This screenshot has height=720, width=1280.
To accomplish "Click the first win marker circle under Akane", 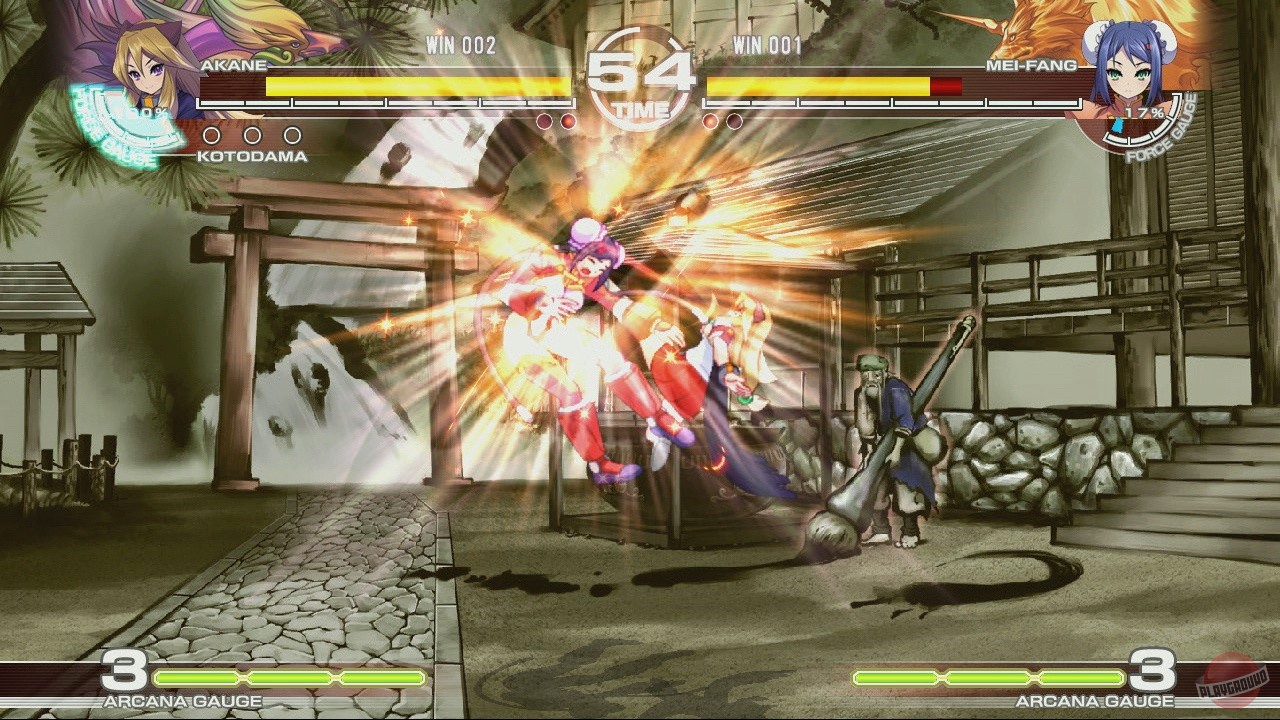I will pos(212,134).
